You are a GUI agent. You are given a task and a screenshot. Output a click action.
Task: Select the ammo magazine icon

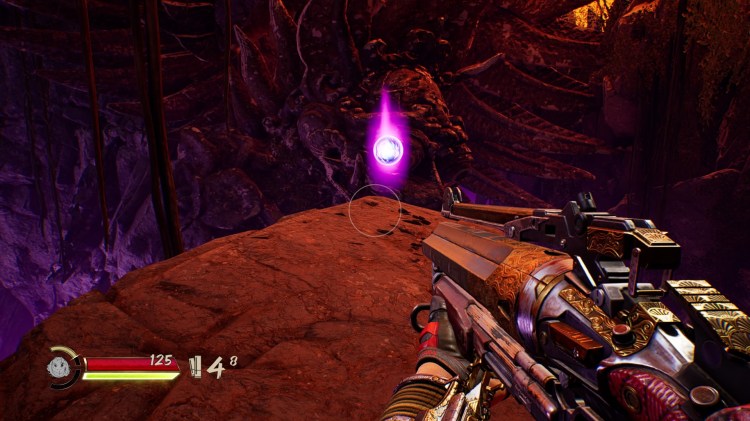195,368
